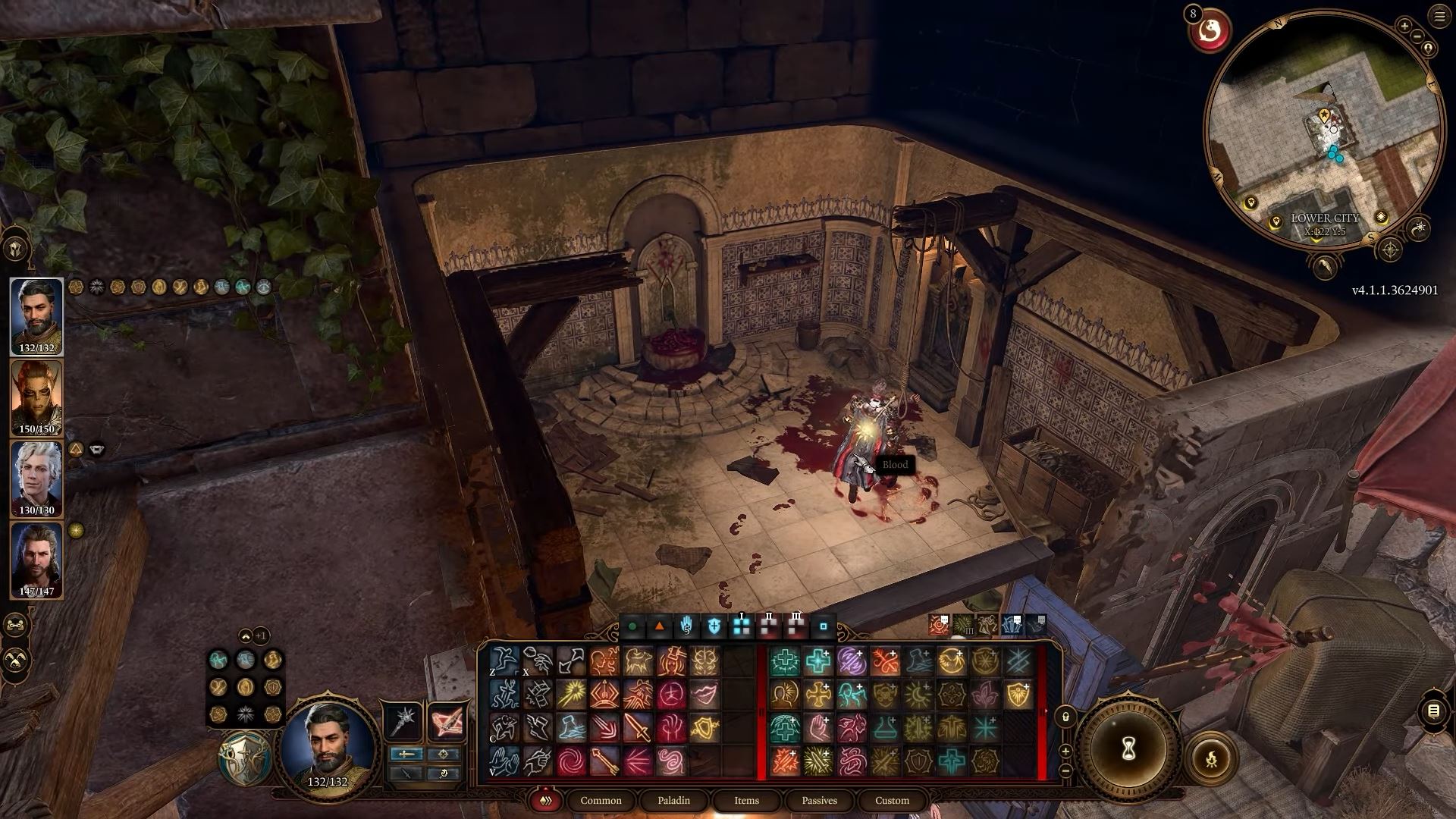Select the white-haired companion portrait

36,479
